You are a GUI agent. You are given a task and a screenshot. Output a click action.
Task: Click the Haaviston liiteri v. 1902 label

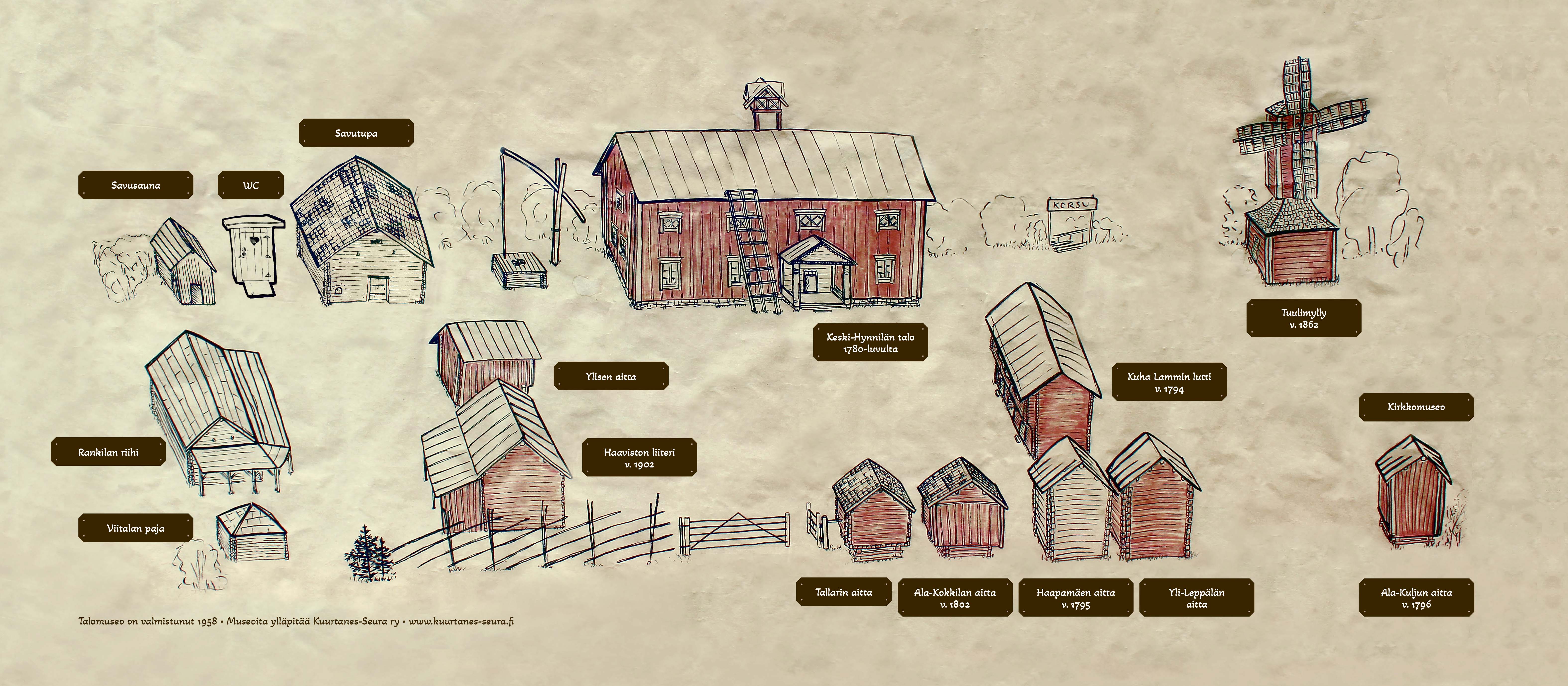(x=639, y=458)
